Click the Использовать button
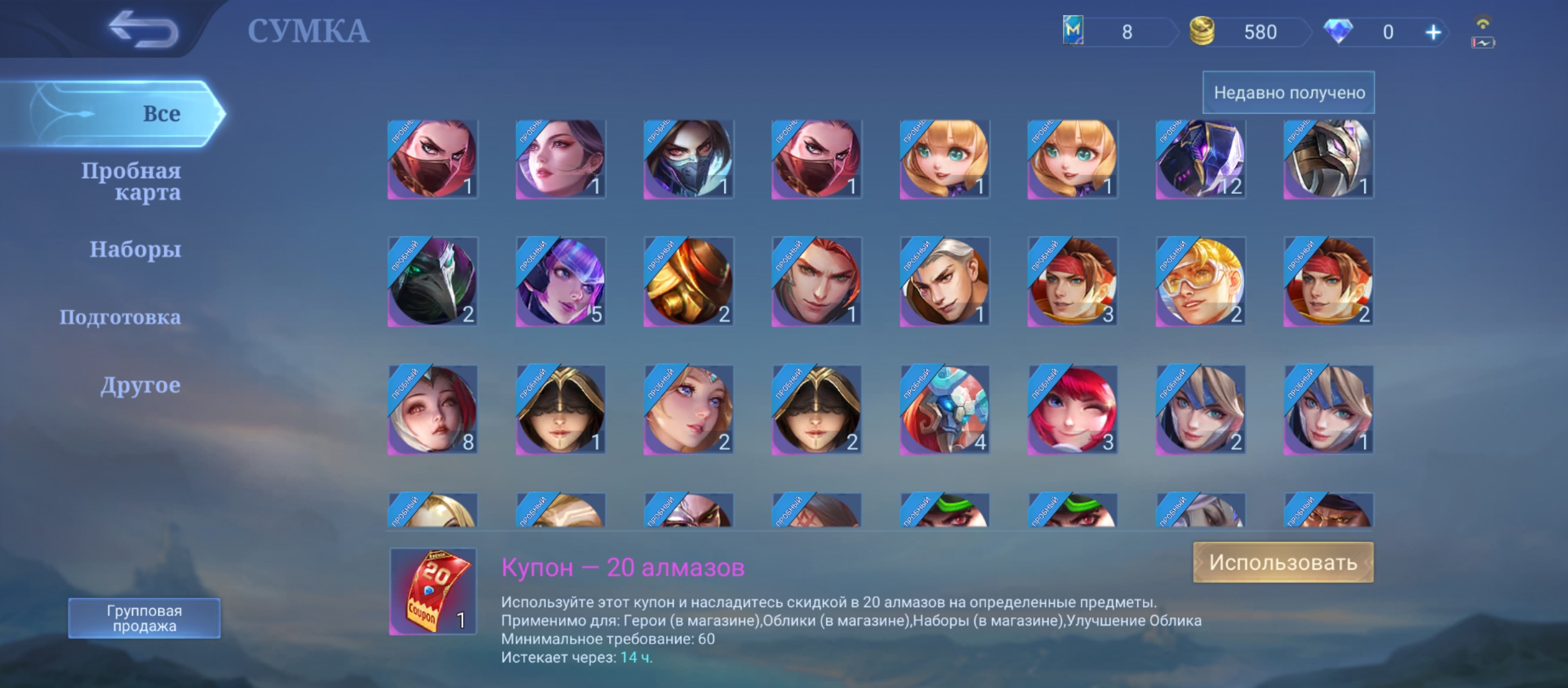Viewport: 1568px width, 688px height. pos(1282,563)
